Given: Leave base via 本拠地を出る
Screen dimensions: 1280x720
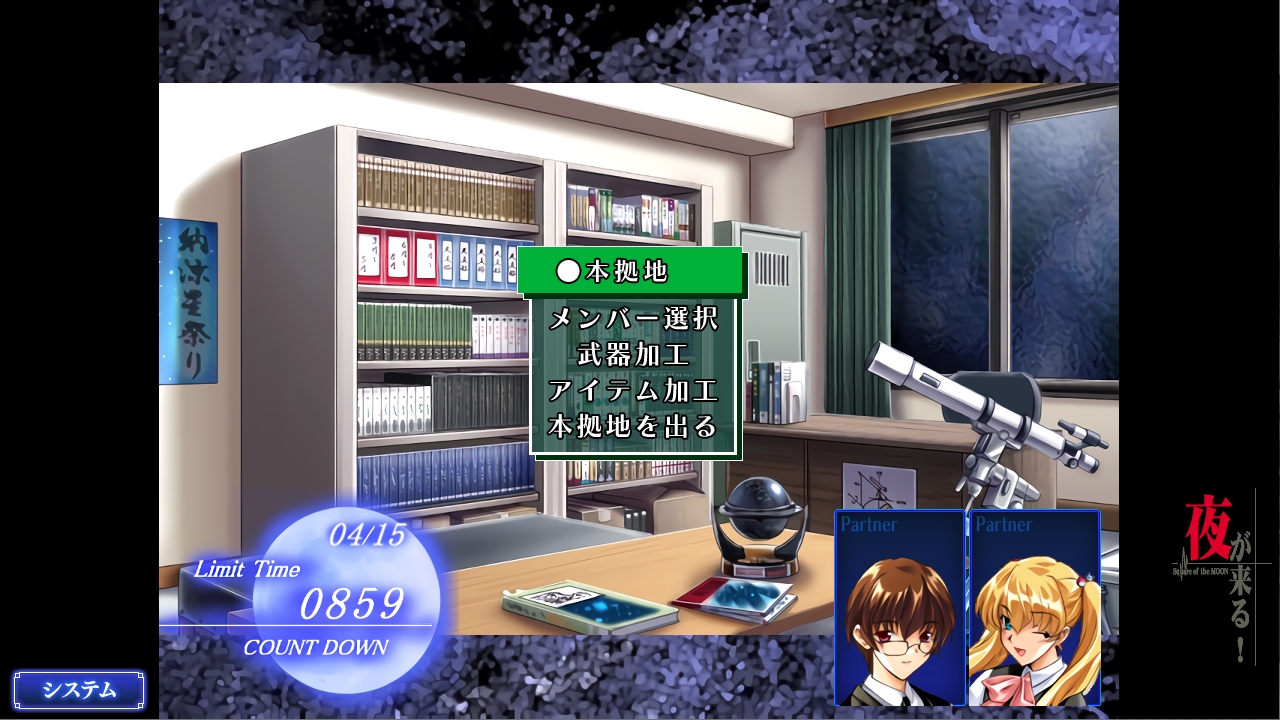Looking at the screenshot, I should pos(633,427).
